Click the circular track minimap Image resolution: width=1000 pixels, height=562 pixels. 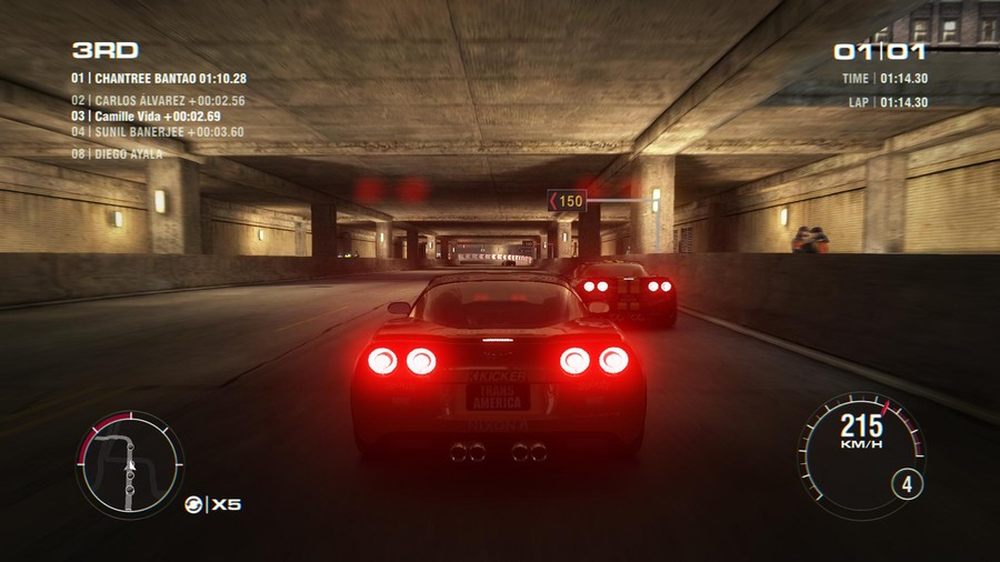(129, 464)
